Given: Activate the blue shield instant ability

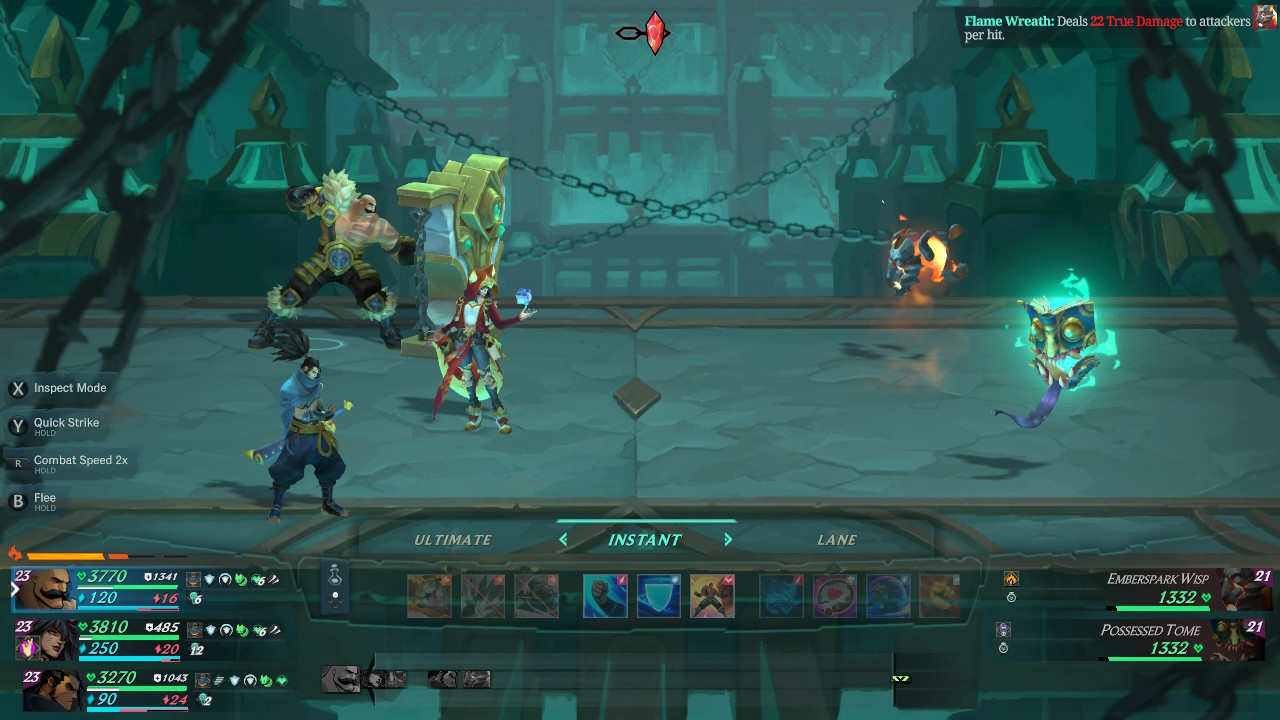Looking at the screenshot, I should click(659, 596).
